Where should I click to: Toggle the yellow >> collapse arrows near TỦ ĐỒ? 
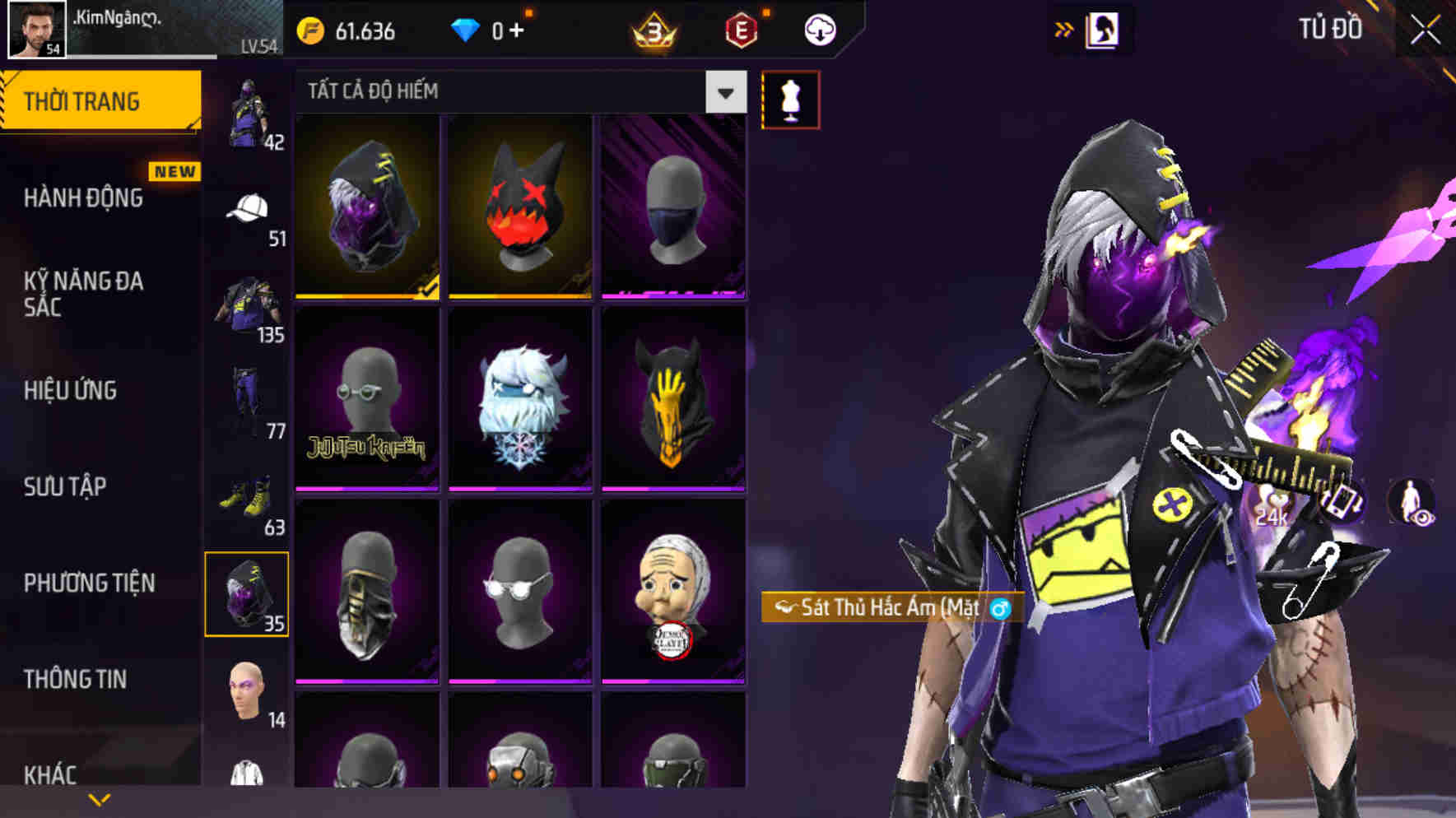click(x=1064, y=27)
